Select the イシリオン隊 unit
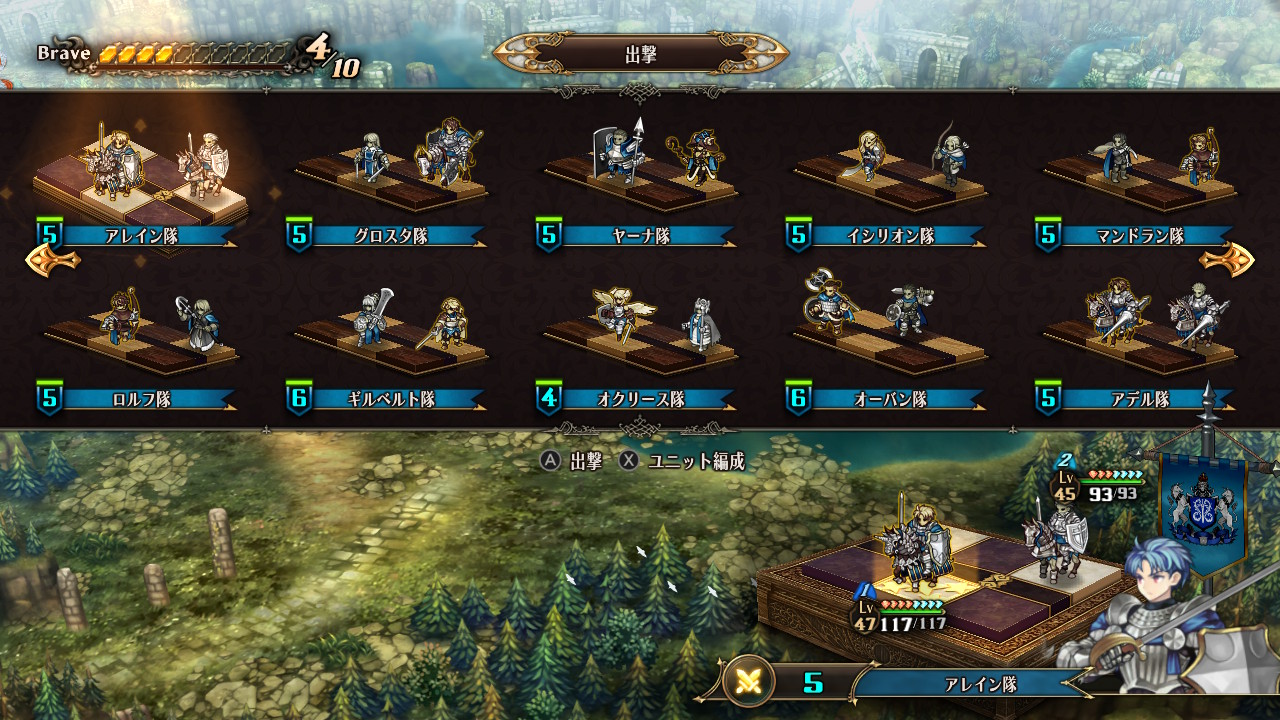The width and height of the screenshot is (1280, 720). point(889,185)
